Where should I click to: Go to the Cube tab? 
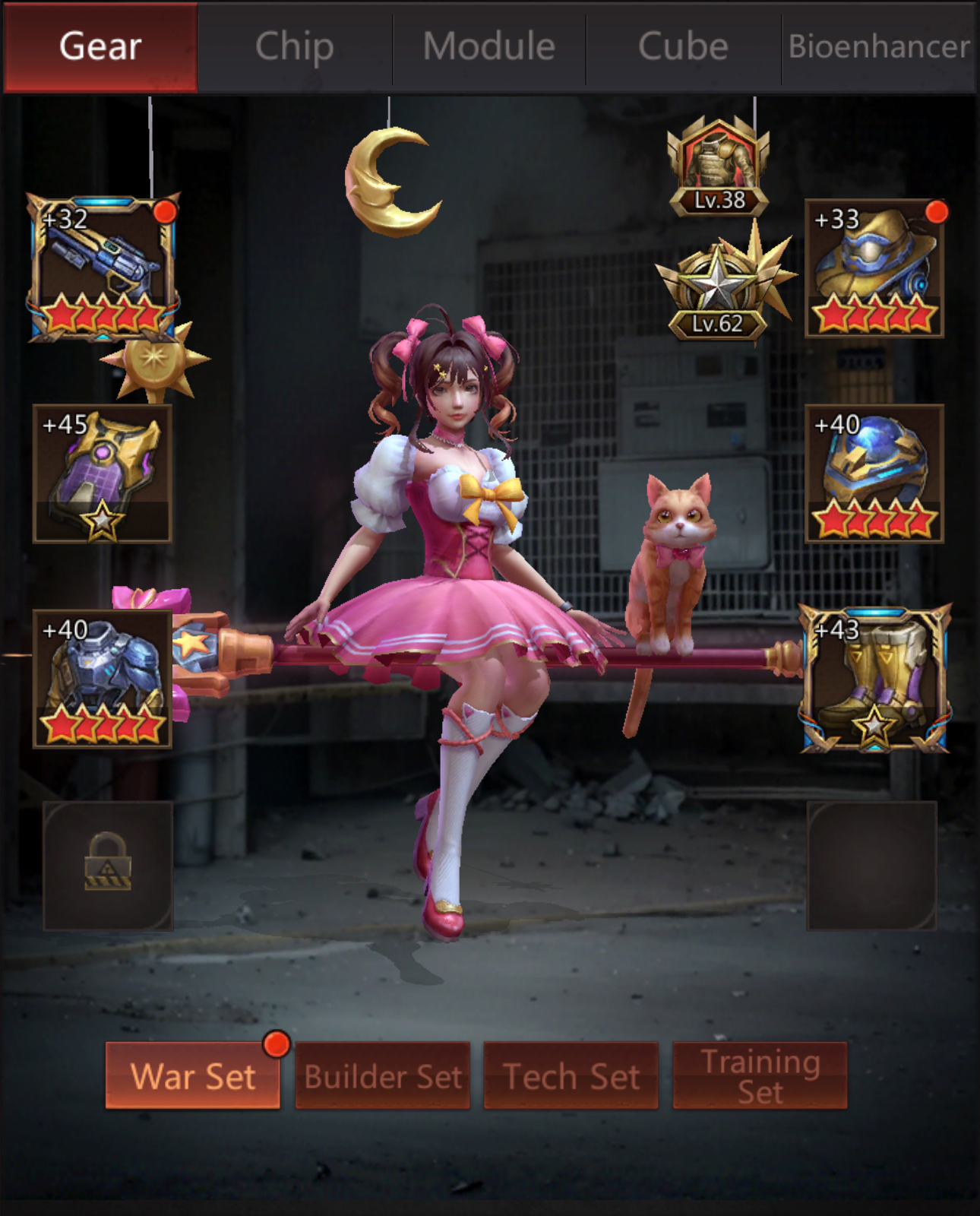[x=683, y=47]
